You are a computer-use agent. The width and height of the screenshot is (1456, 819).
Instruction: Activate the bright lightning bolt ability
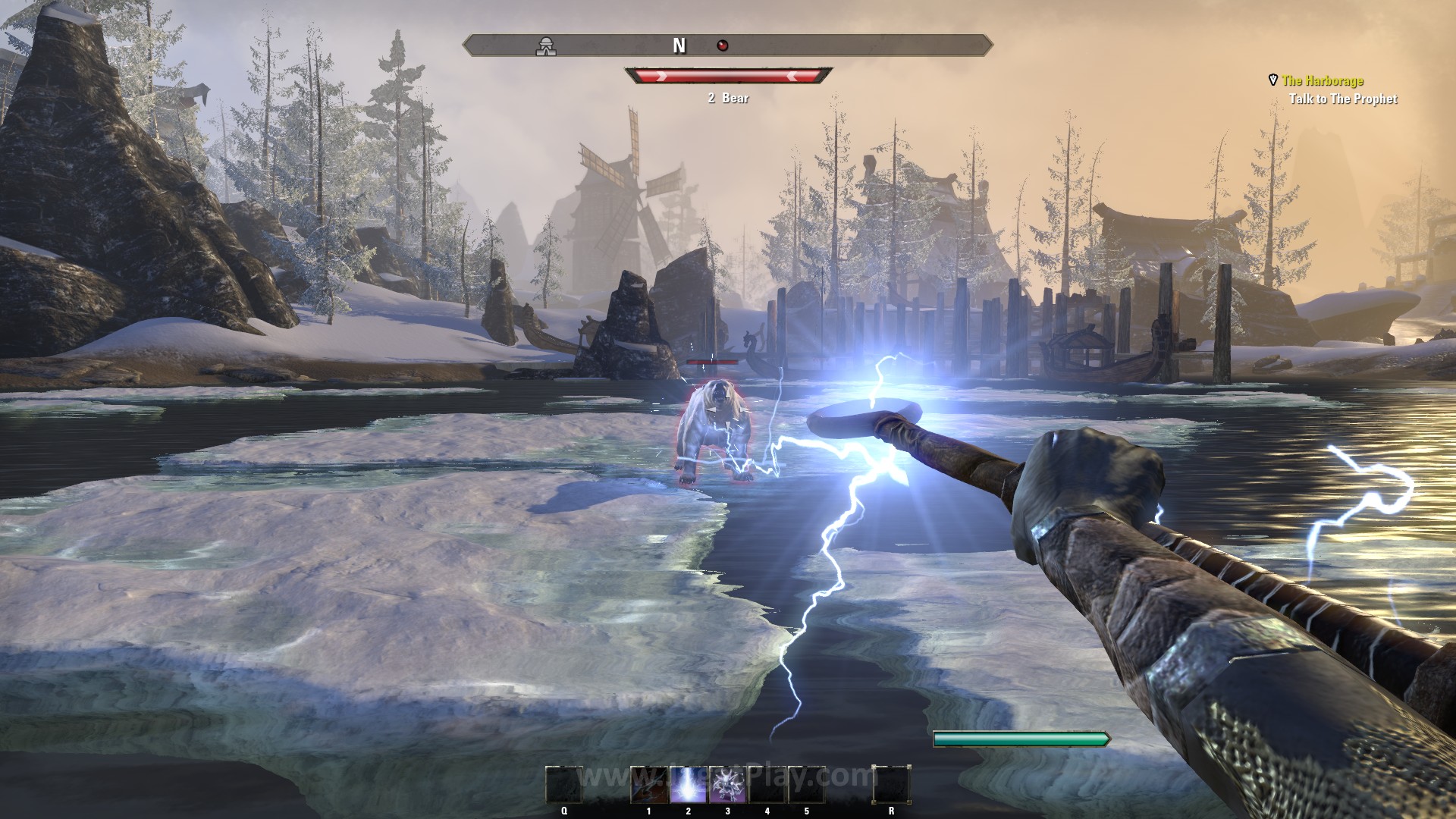click(689, 784)
